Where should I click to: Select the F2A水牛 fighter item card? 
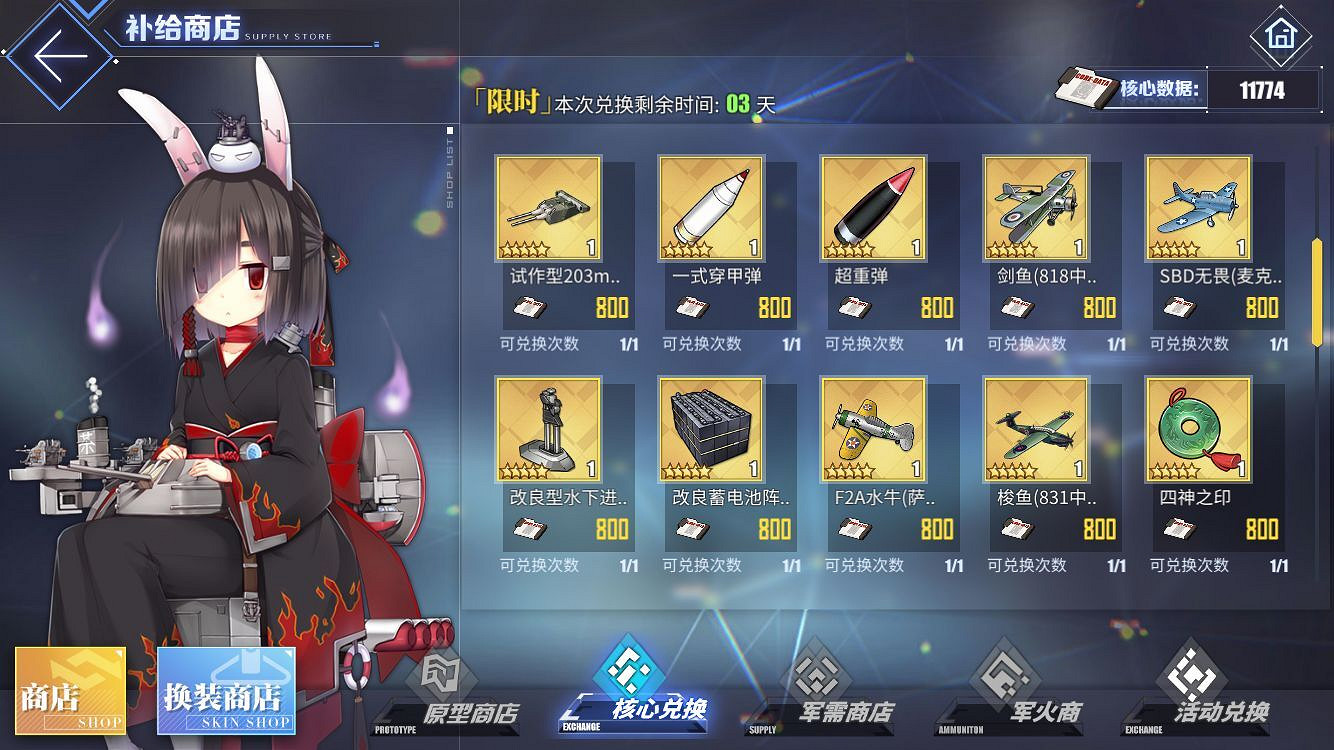click(x=873, y=430)
